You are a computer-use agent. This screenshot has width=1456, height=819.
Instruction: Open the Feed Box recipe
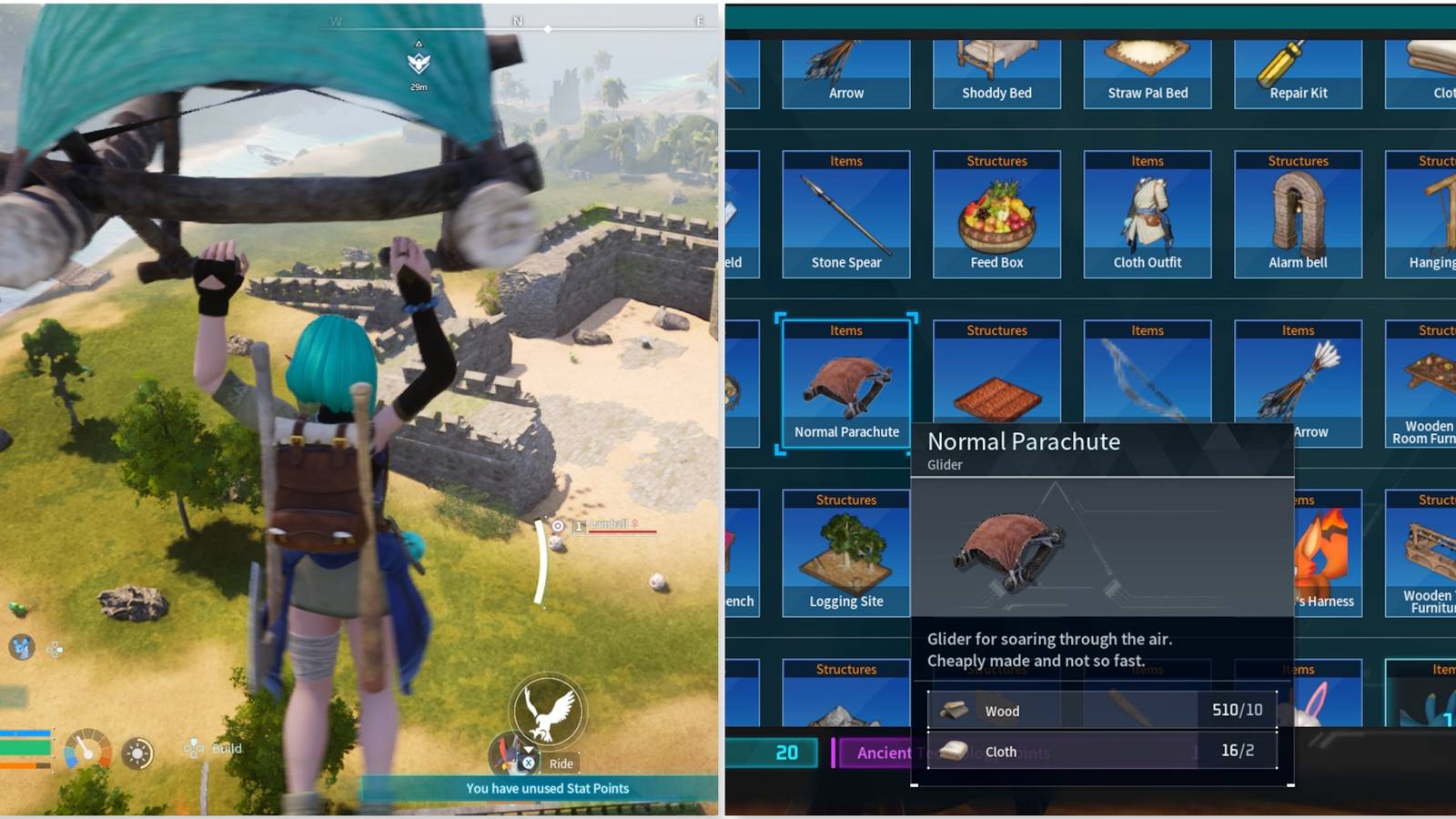pyautogui.click(x=996, y=214)
